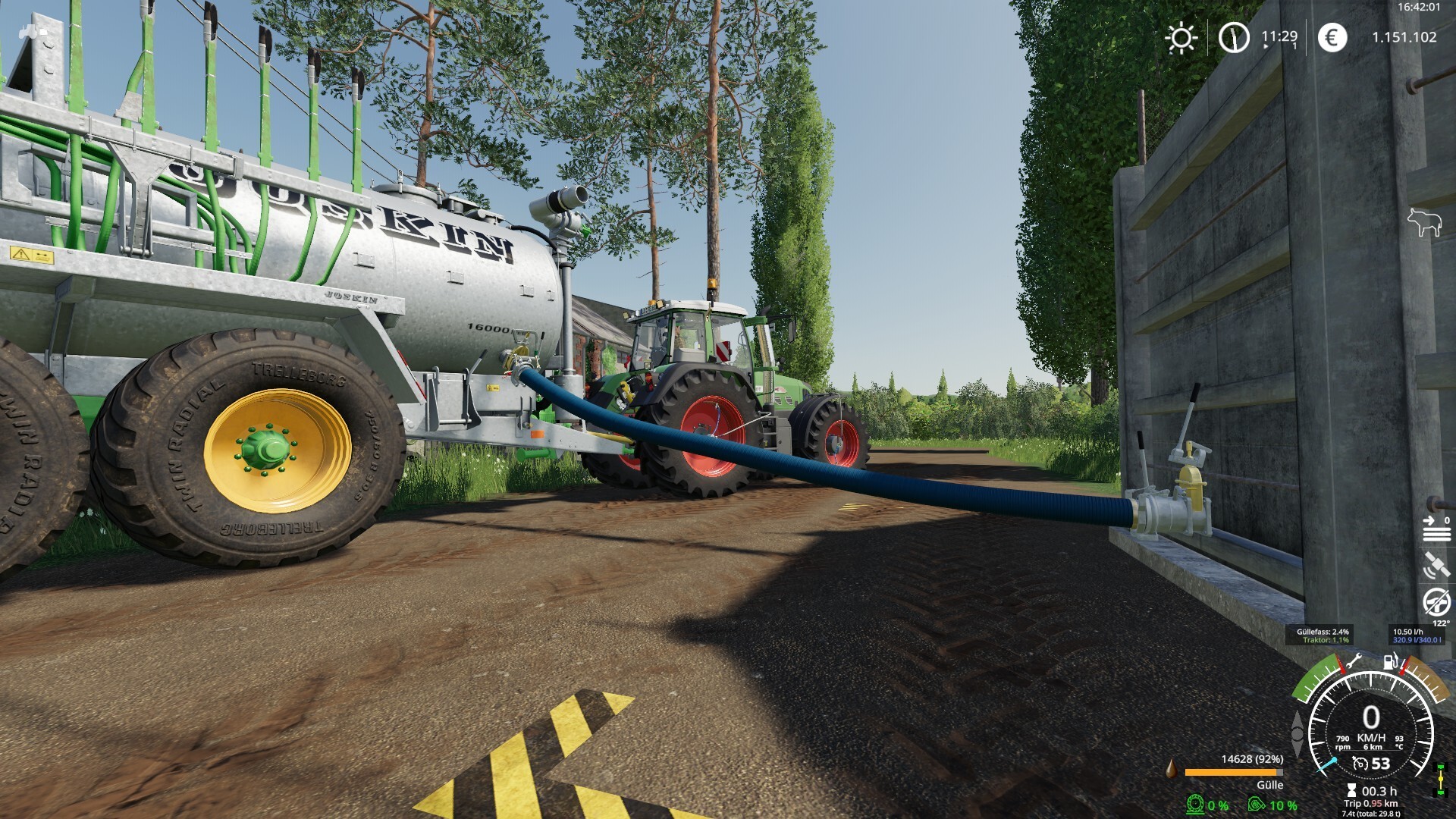This screenshot has height=819, width=1456.
Task: Click the Gülle slurry droplet icon
Action: 1172,769
